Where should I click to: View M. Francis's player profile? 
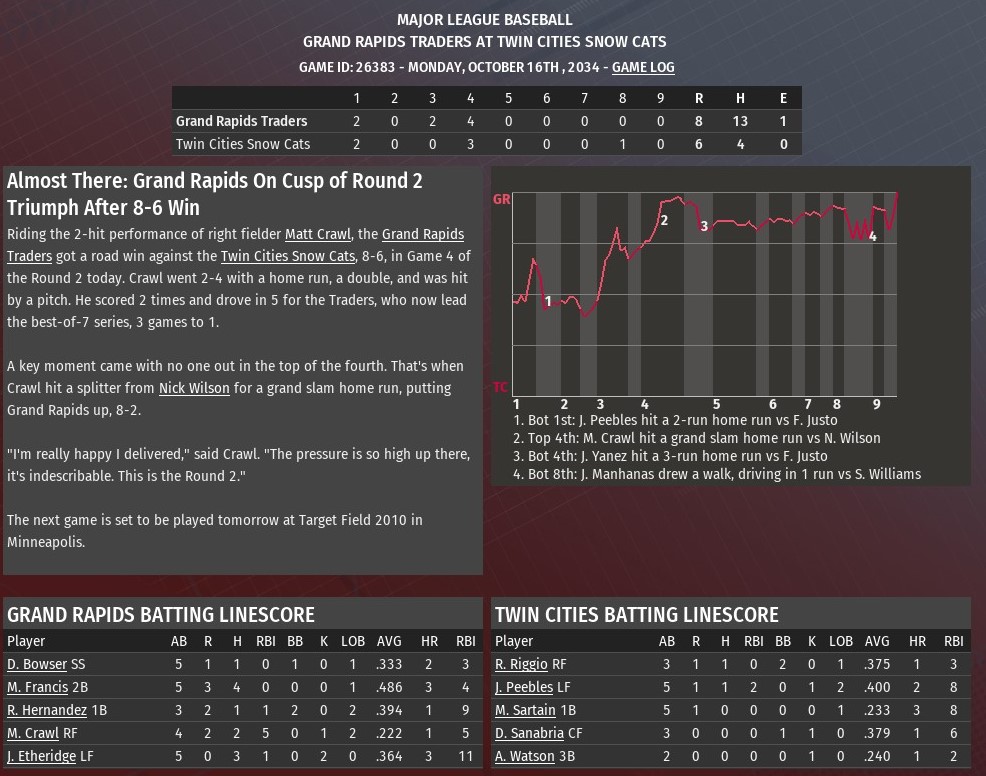(38, 687)
